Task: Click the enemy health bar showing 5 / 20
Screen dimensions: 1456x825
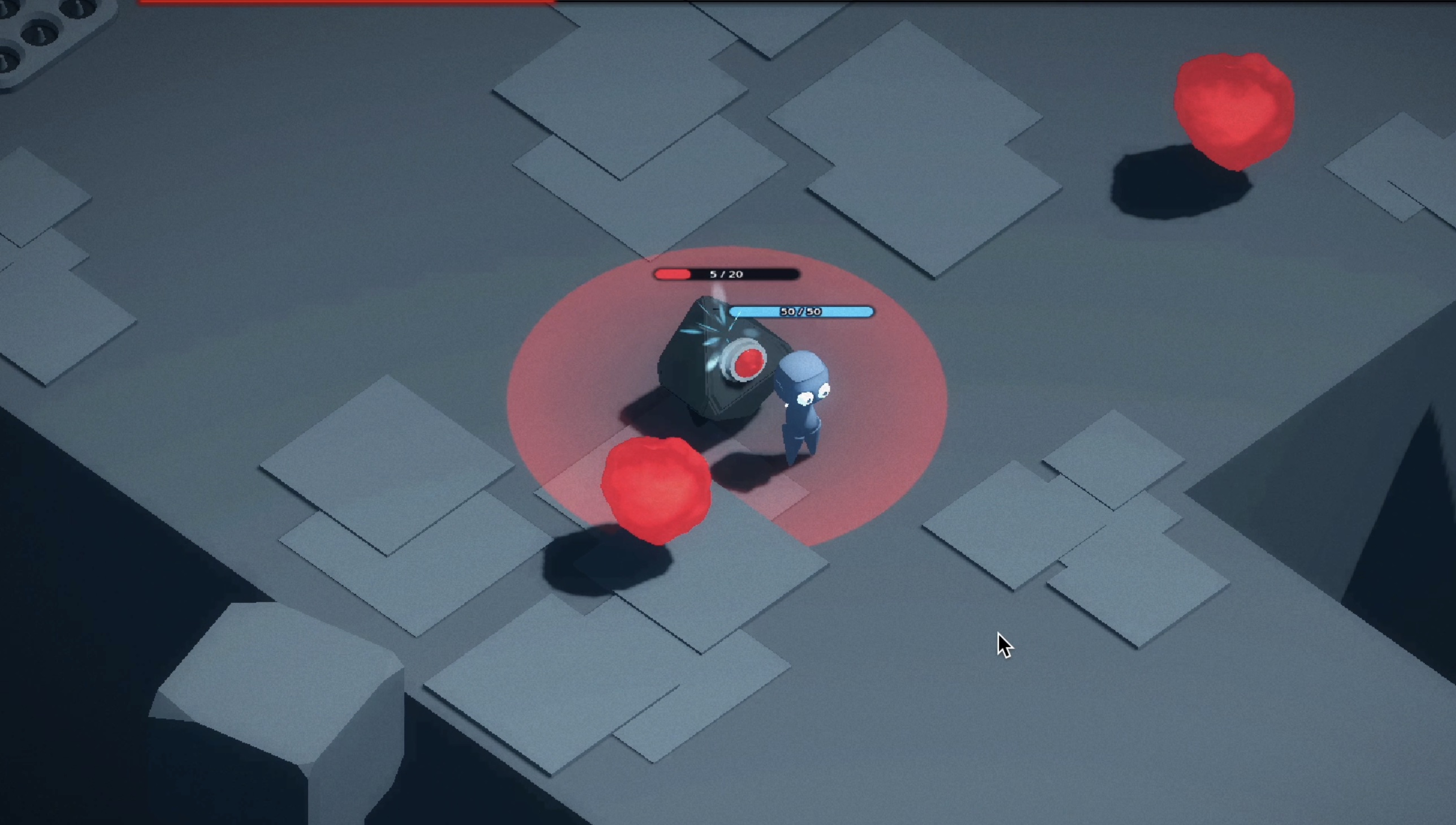Action: click(725, 275)
